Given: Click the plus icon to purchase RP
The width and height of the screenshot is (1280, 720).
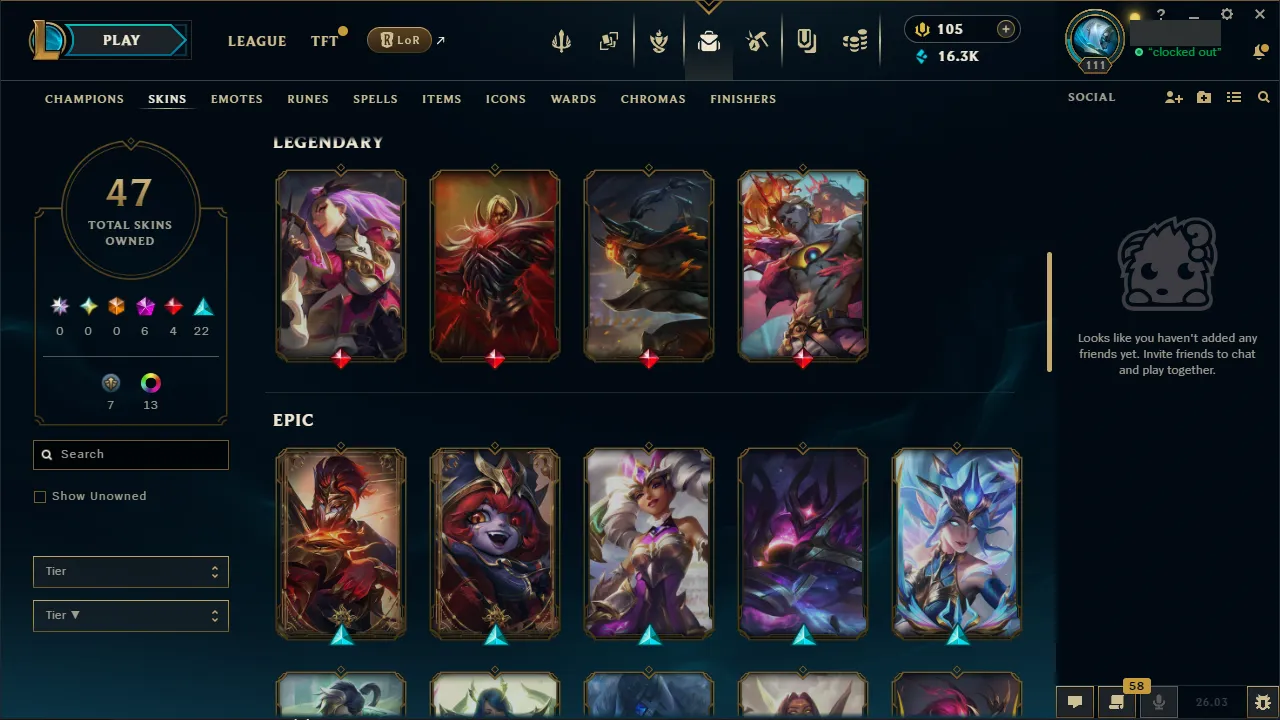Looking at the screenshot, I should point(1005,29).
